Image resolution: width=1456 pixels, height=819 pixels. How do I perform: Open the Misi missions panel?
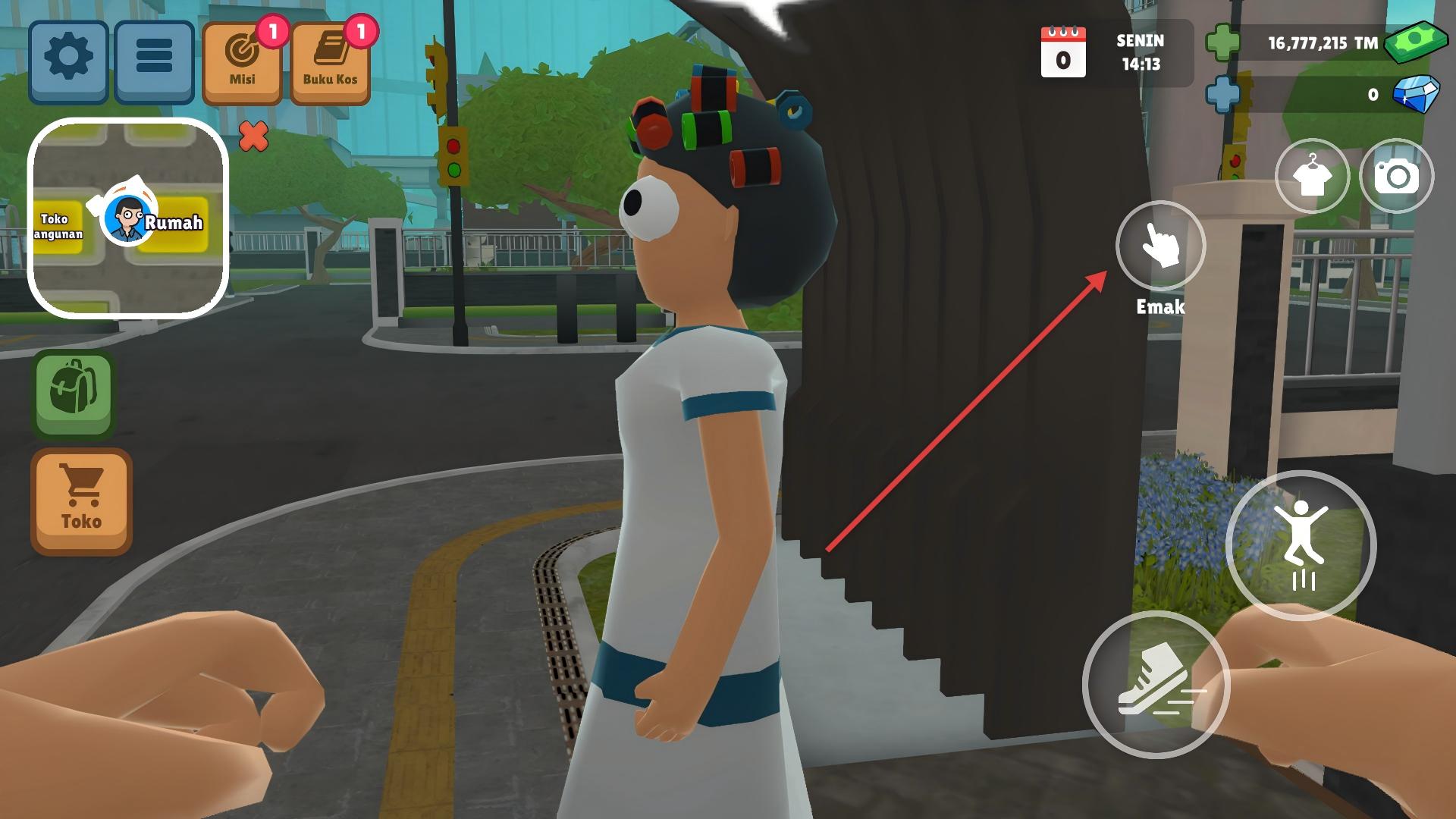pos(243,64)
